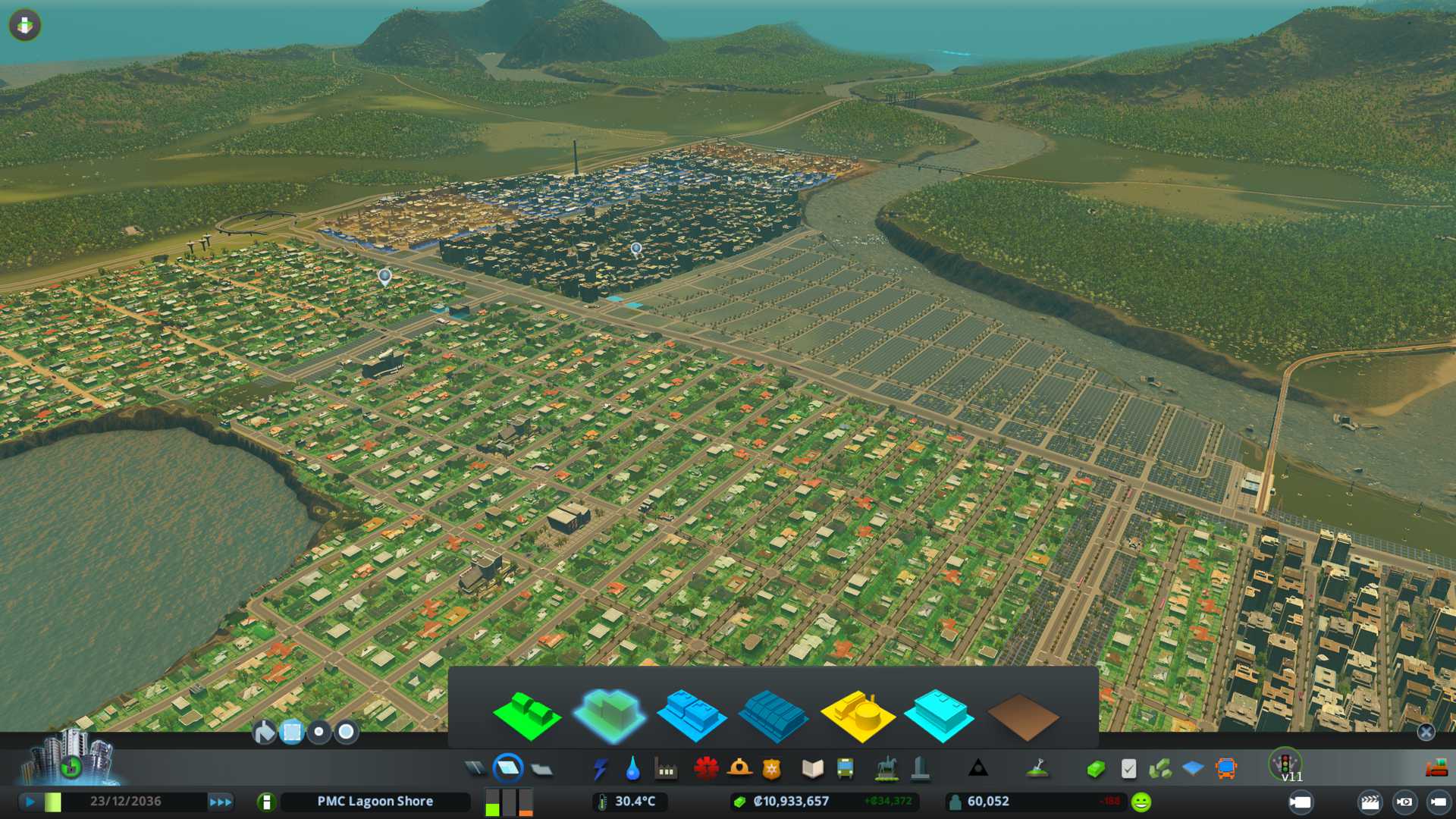Open Public Transport bus menu
Screen dimensions: 1456x819
point(845,769)
